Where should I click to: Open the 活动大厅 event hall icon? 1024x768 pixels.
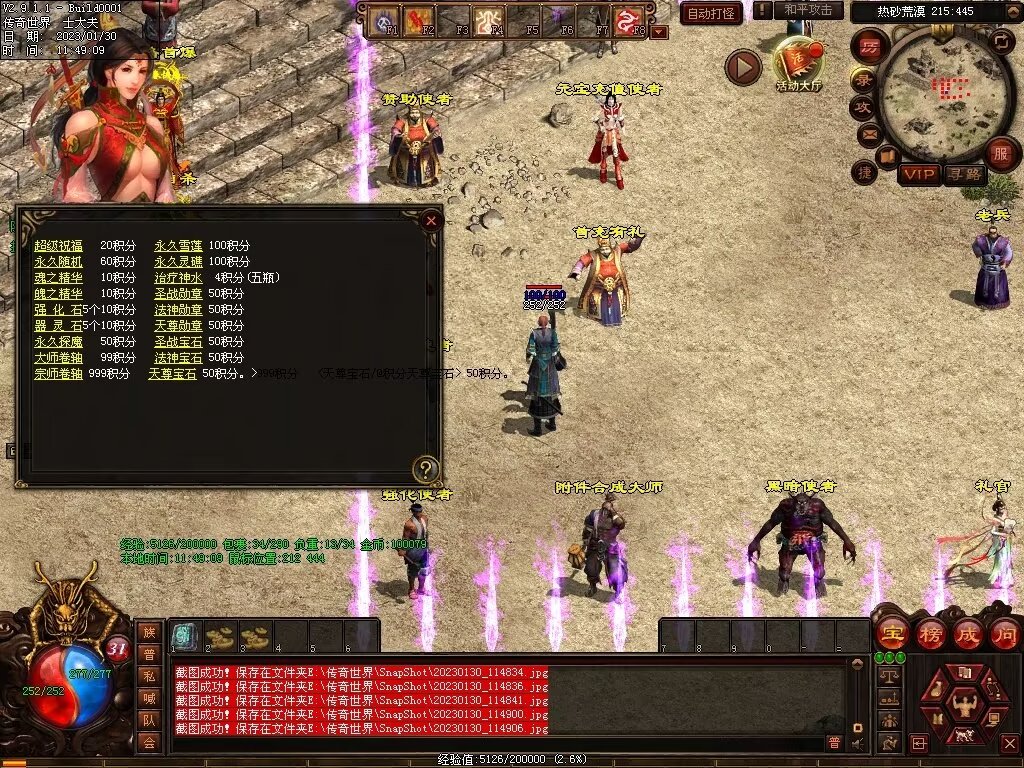pos(797,62)
